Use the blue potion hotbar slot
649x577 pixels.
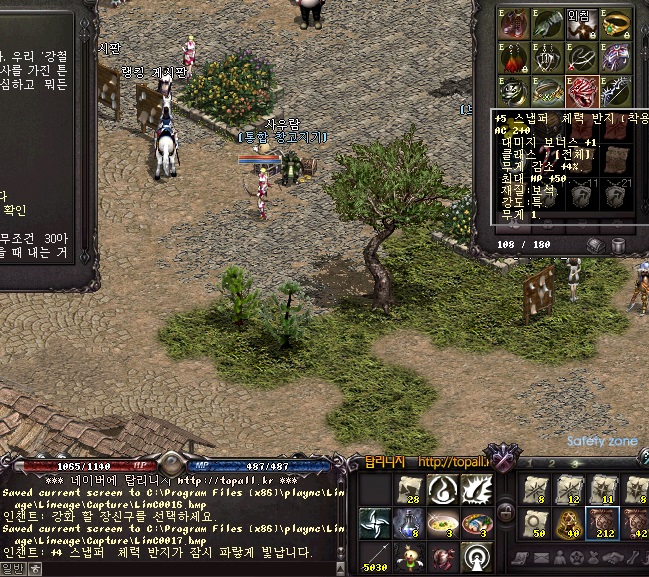(x=408, y=522)
